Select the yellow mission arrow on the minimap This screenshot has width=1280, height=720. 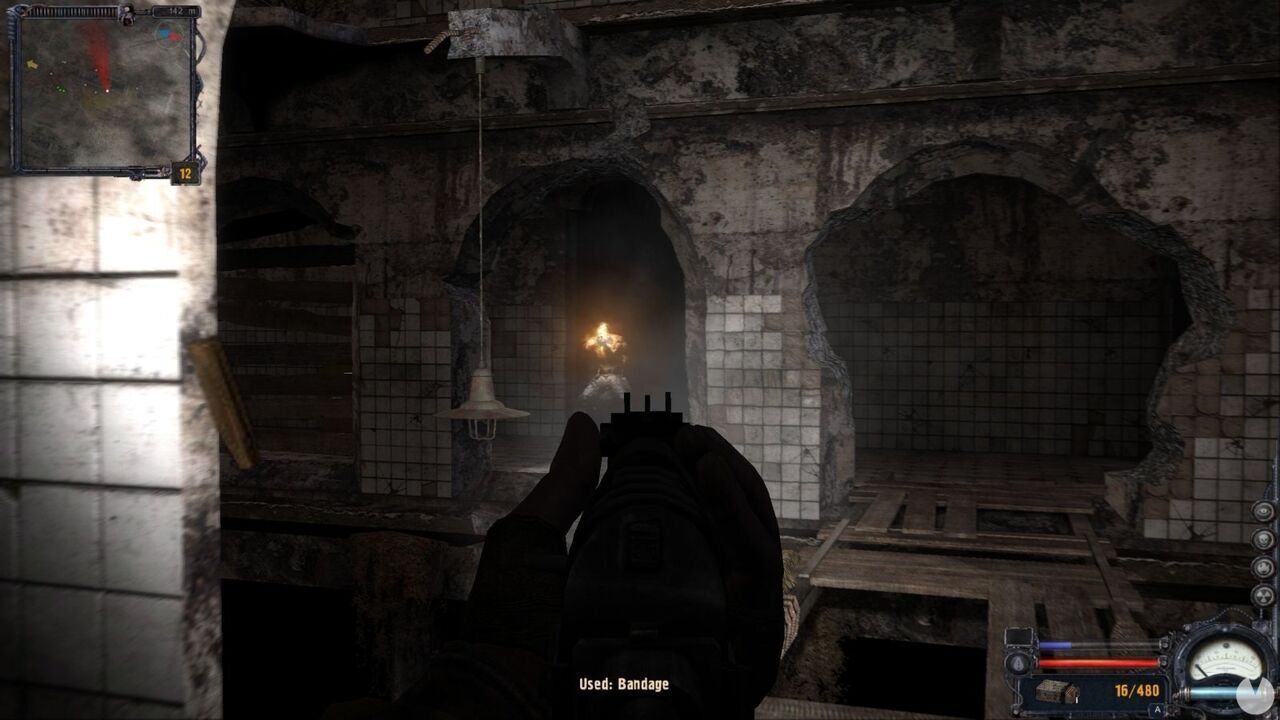32,65
